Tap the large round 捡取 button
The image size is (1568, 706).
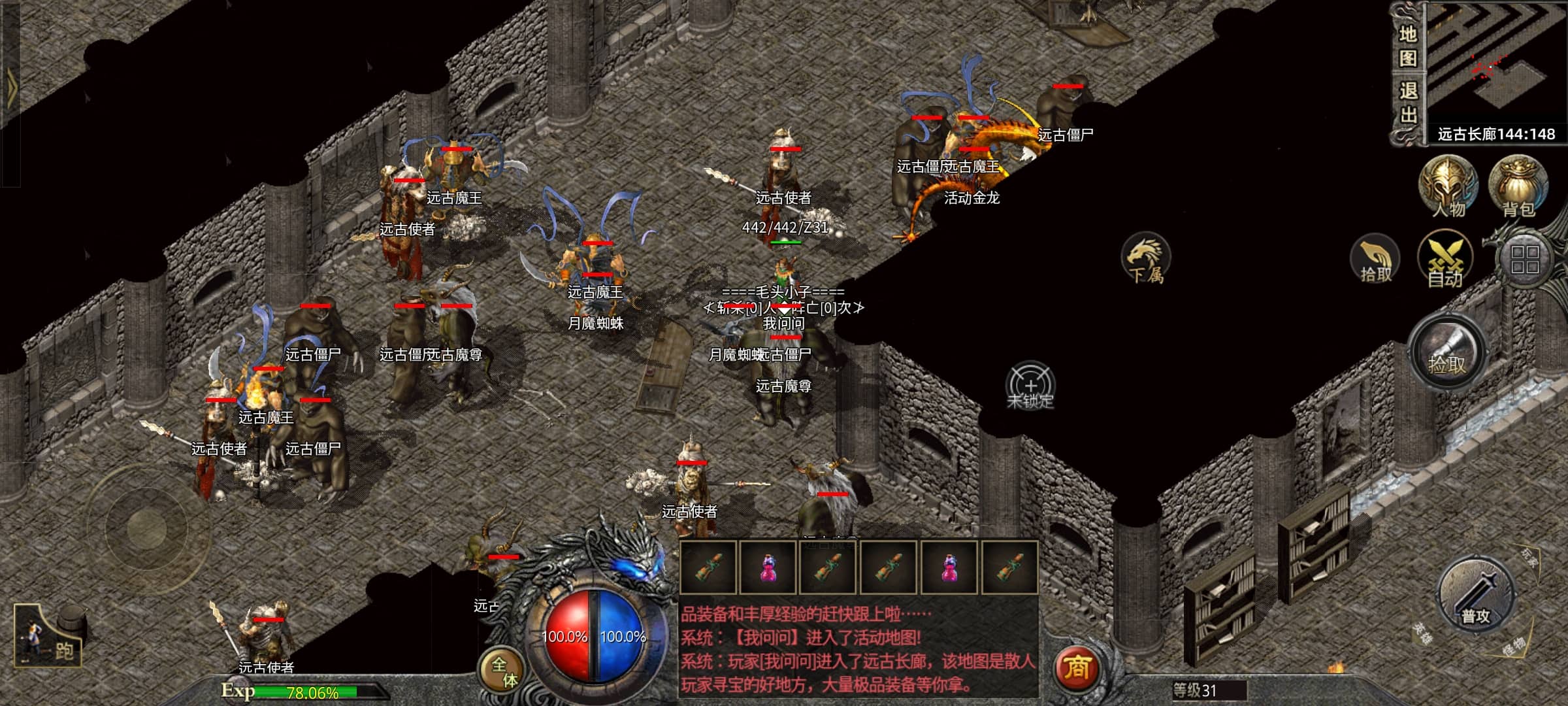(x=1447, y=353)
